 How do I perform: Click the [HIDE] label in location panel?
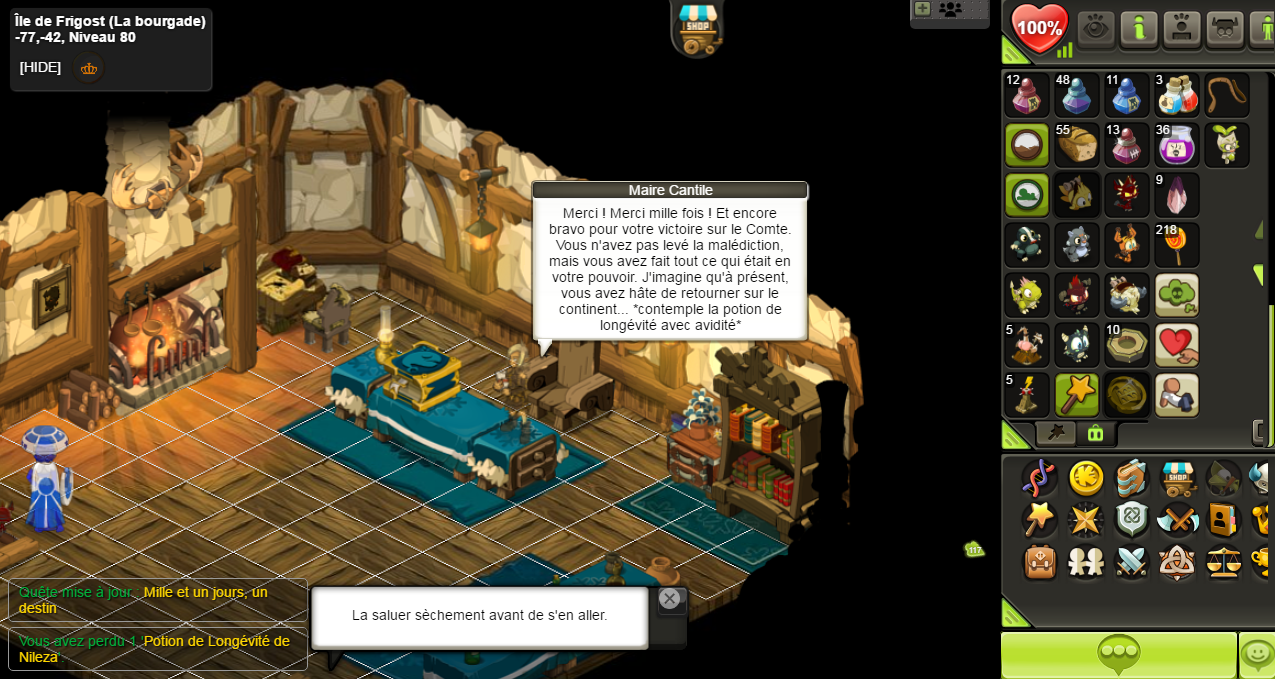click(x=40, y=67)
